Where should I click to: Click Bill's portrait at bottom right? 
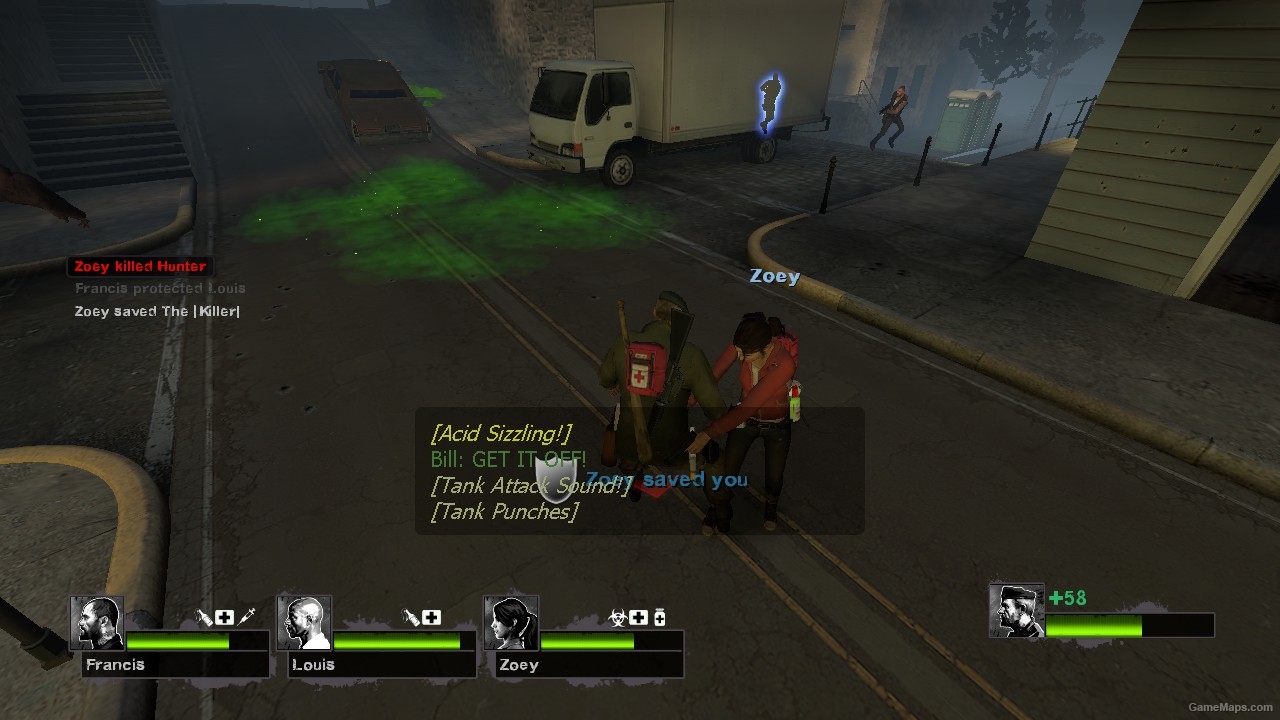point(1015,607)
